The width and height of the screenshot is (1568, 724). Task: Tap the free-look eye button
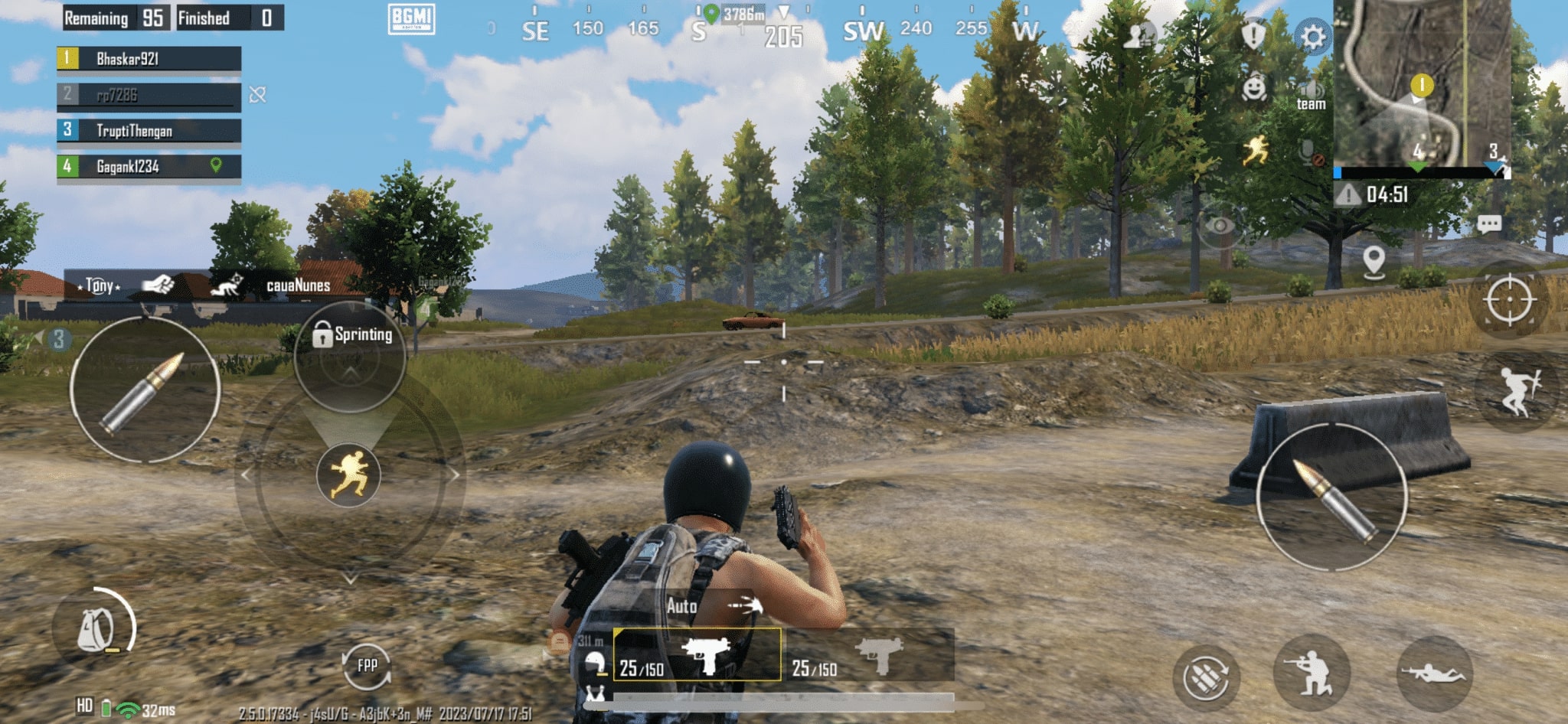(1220, 225)
